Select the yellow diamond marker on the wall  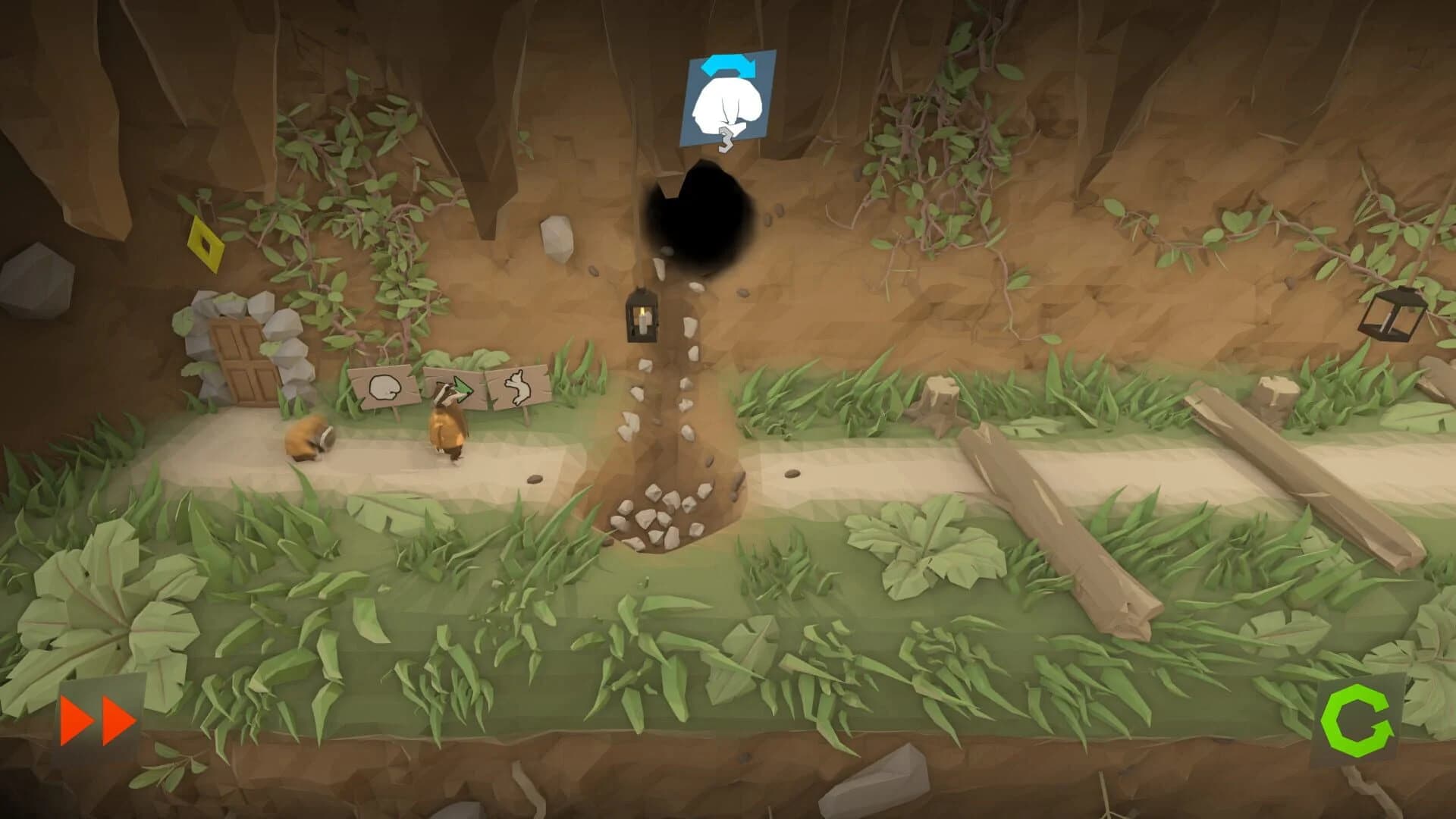click(x=206, y=244)
